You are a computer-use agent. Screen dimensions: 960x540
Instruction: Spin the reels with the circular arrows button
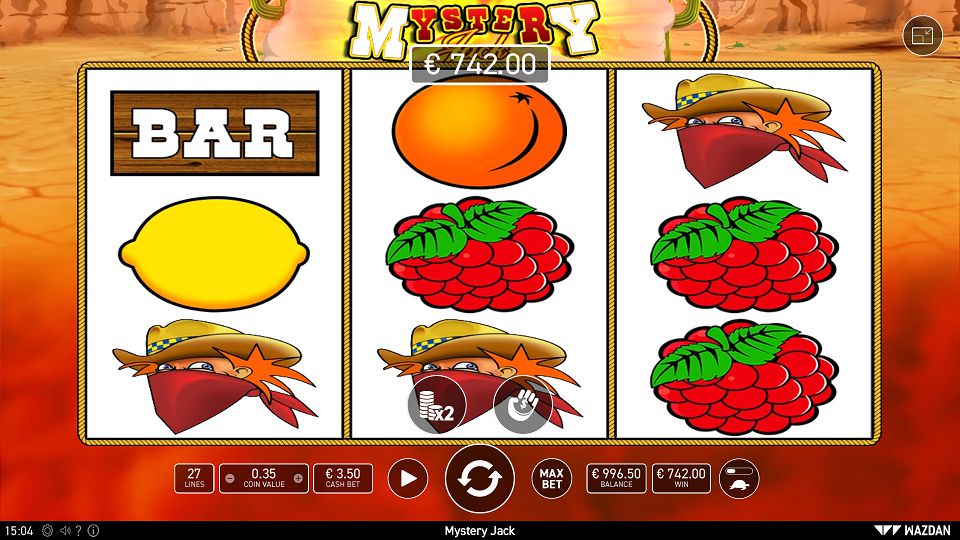point(480,479)
